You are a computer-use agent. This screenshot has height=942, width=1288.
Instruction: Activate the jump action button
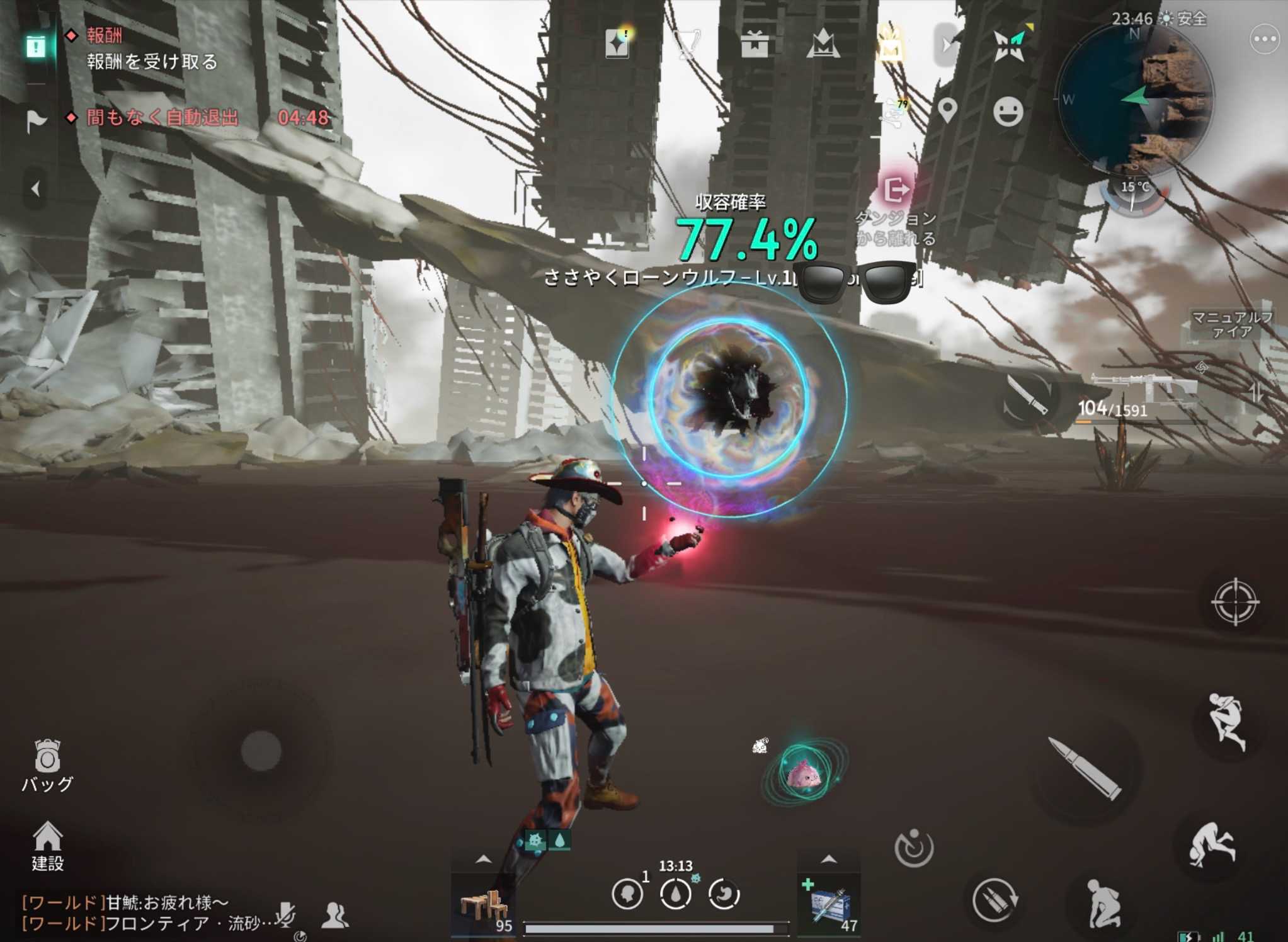point(1226,721)
